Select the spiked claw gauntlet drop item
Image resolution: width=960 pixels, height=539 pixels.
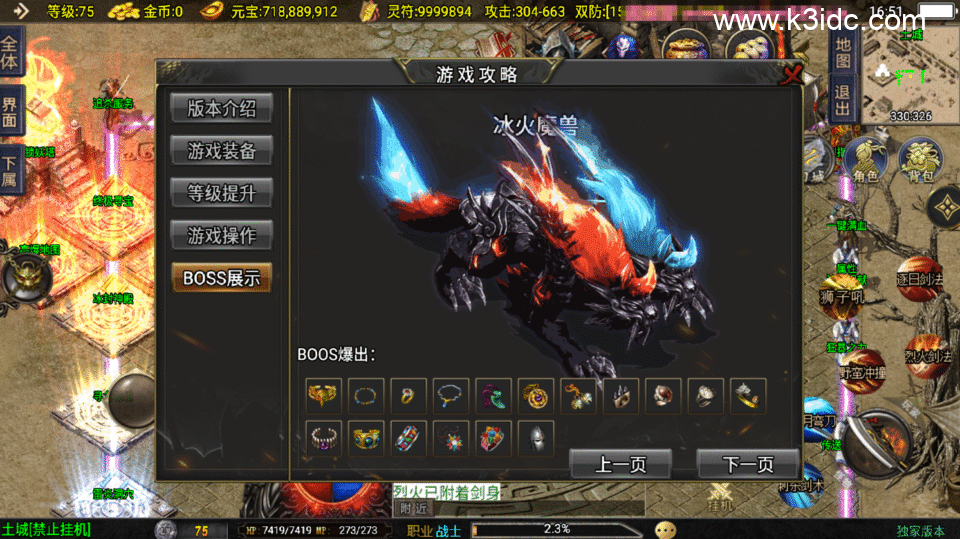pos(620,396)
